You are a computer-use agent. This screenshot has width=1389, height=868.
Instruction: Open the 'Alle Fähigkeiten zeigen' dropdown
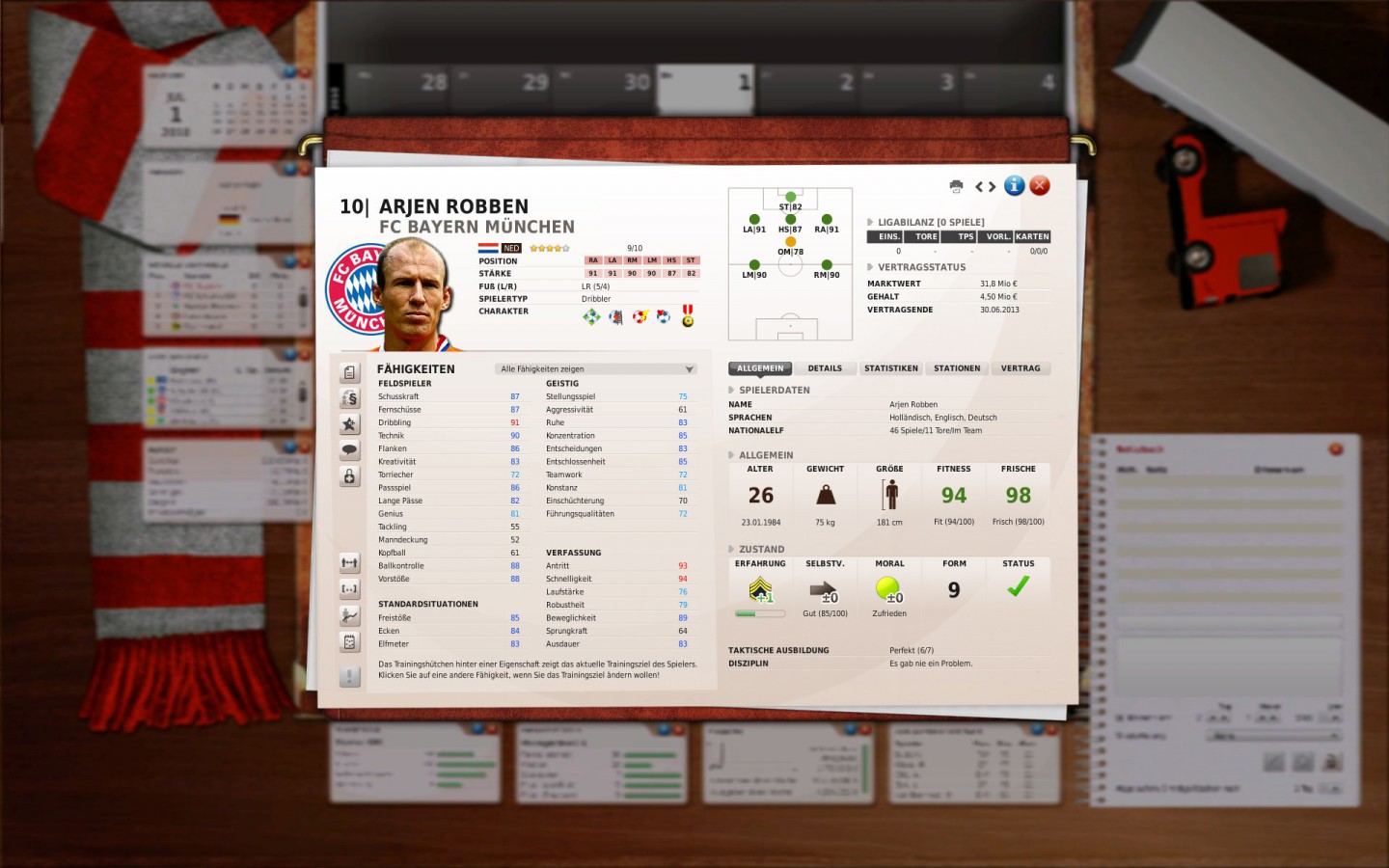tap(594, 368)
